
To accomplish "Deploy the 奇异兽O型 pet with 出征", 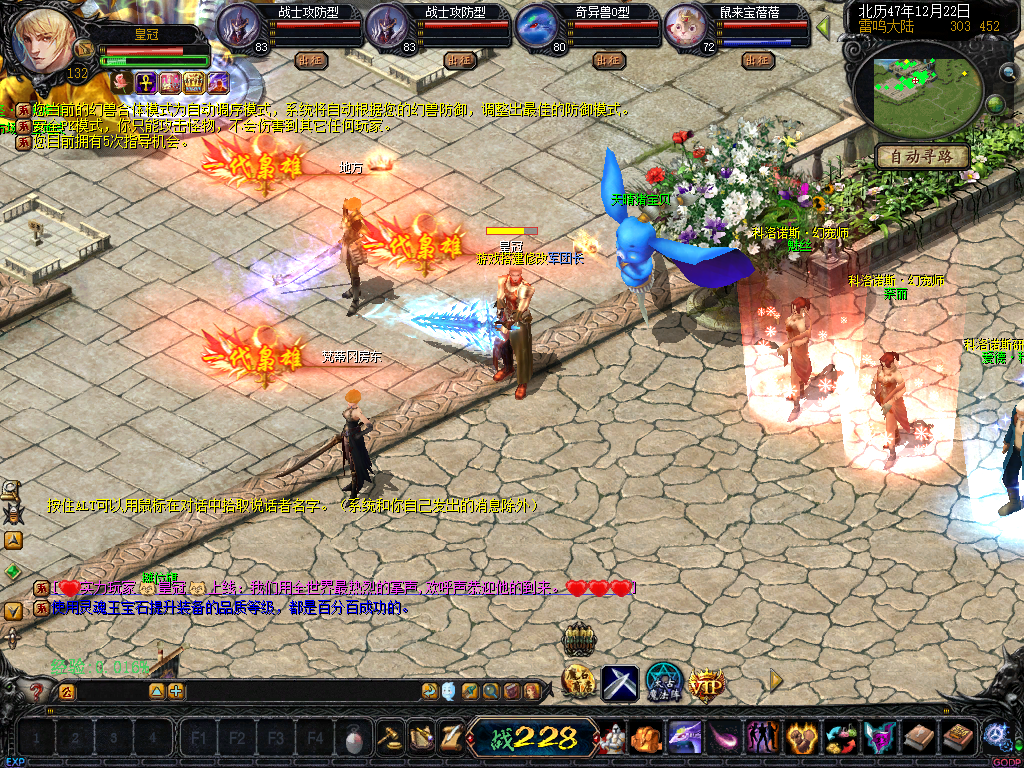I will pos(608,60).
